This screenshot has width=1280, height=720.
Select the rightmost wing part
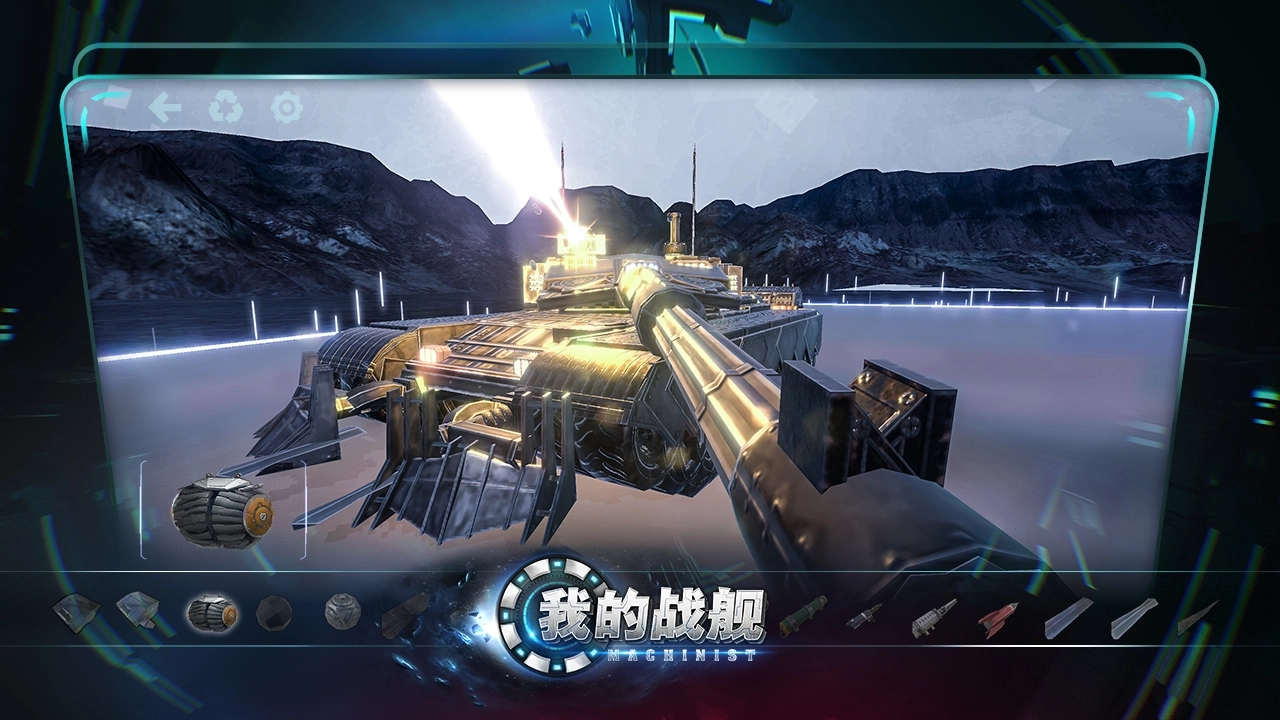tap(1200, 617)
